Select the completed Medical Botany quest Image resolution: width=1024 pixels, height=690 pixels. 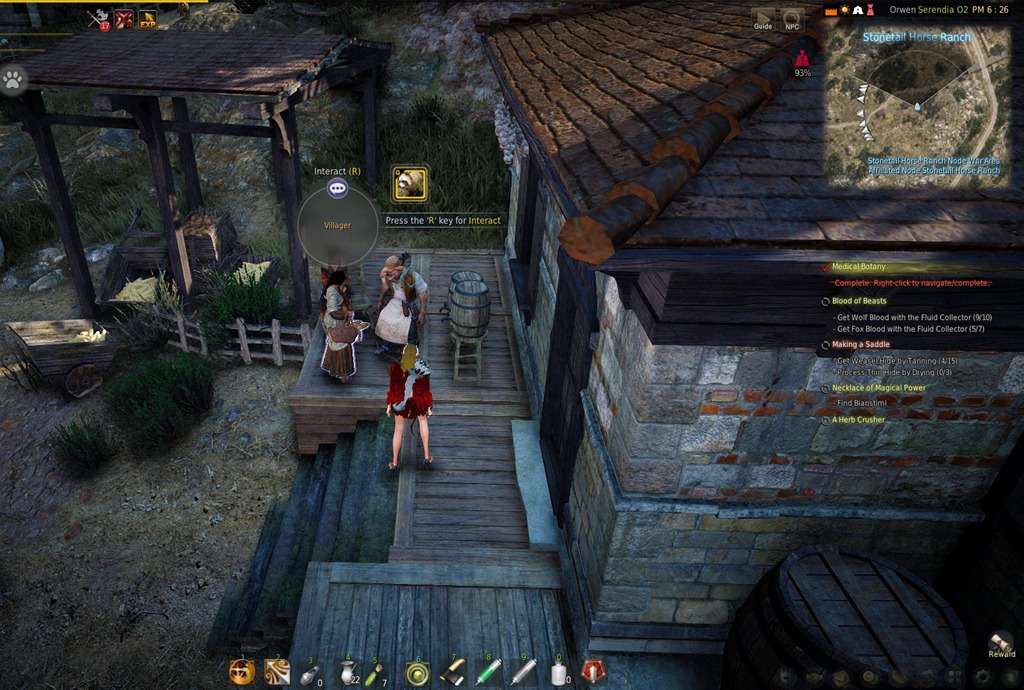858,267
